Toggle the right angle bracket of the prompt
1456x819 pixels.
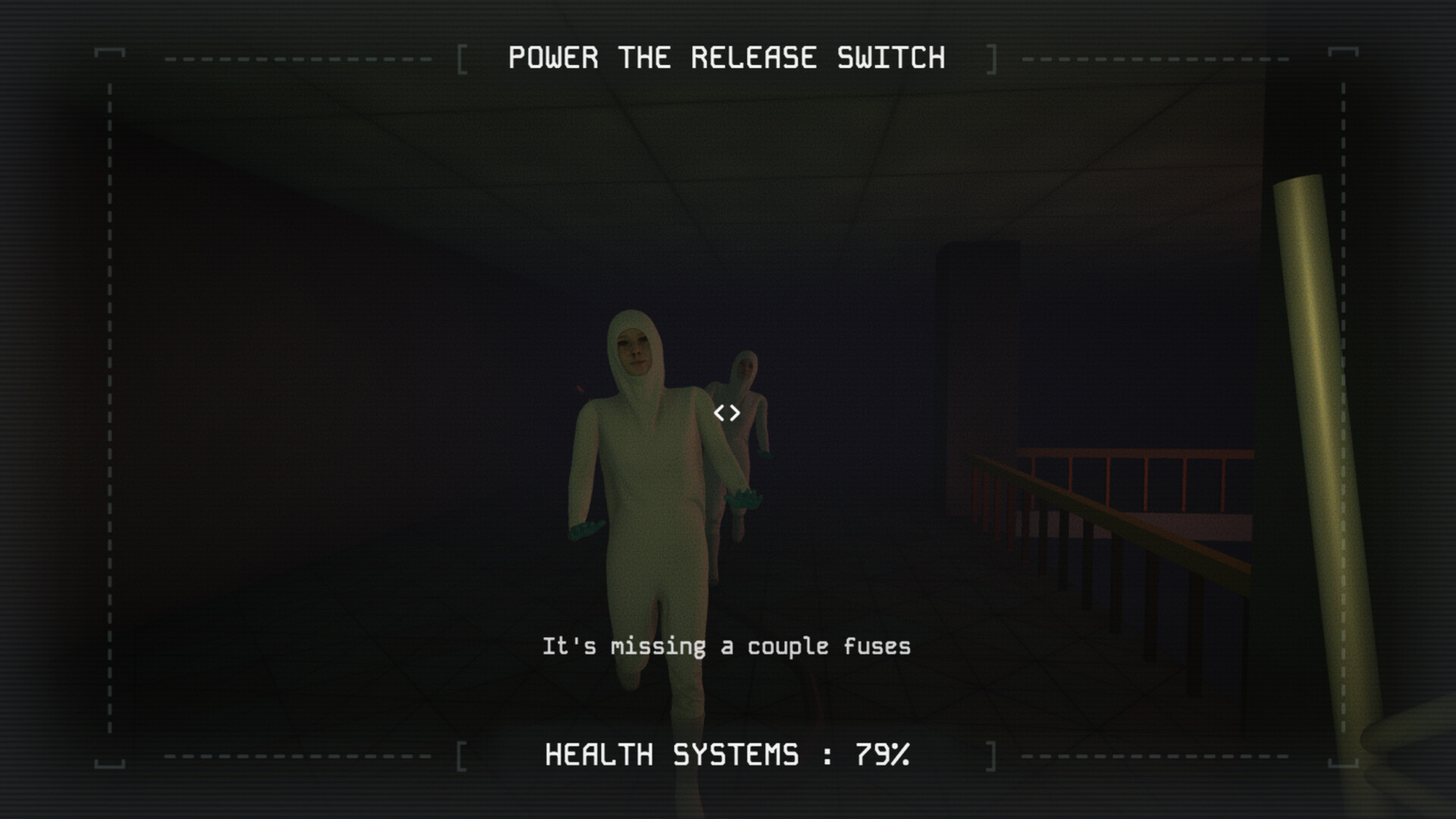tap(735, 413)
